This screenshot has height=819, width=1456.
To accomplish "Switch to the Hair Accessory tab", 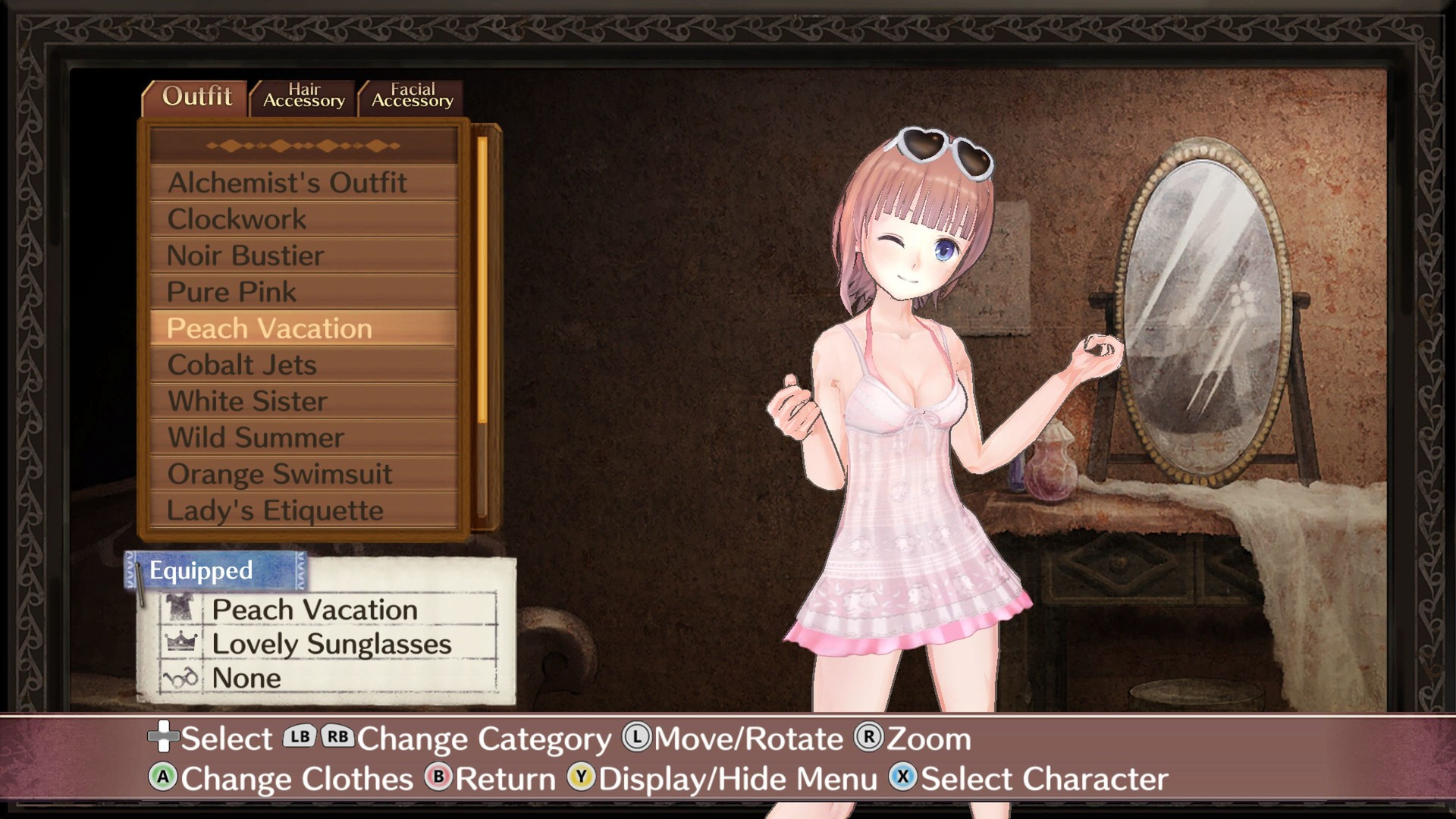I will pyautogui.click(x=303, y=96).
